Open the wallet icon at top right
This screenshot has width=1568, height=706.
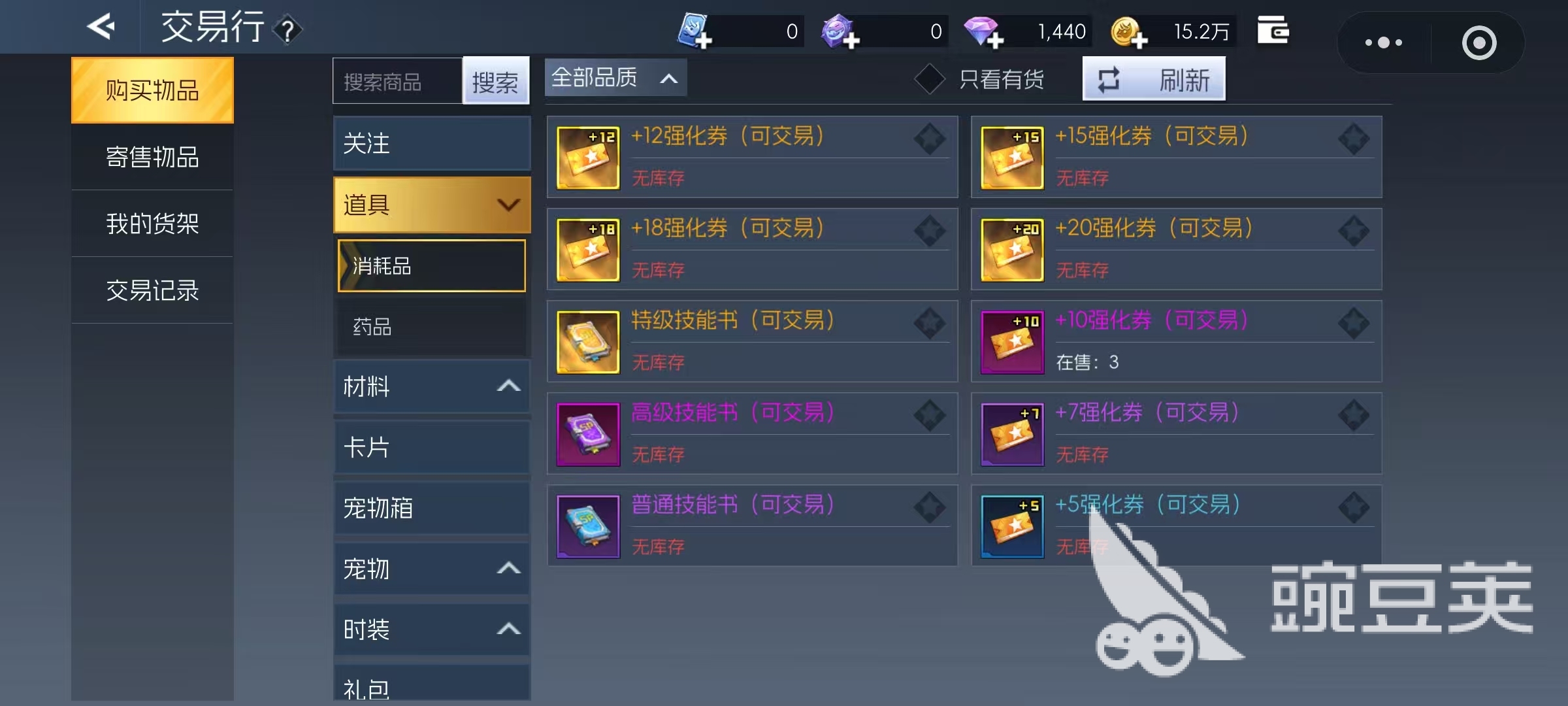(x=1273, y=30)
